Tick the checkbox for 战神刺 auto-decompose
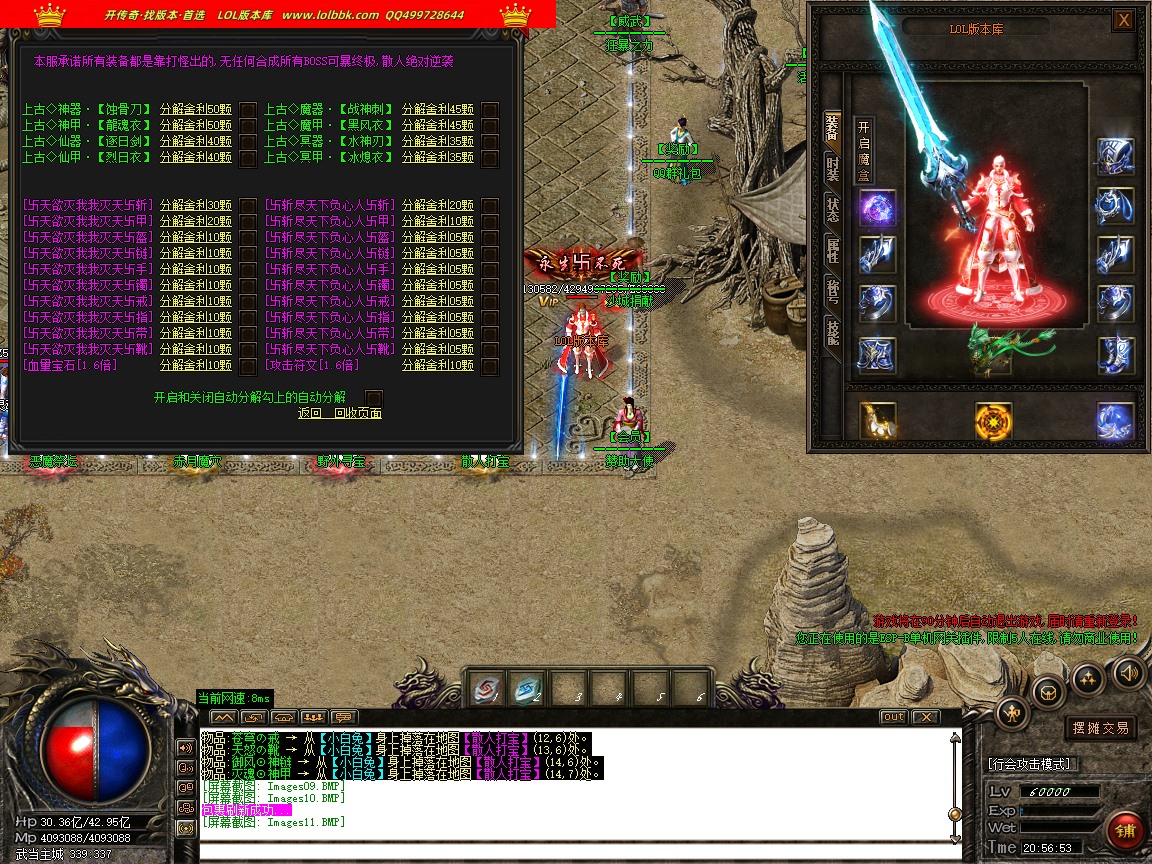 point(490,109)
